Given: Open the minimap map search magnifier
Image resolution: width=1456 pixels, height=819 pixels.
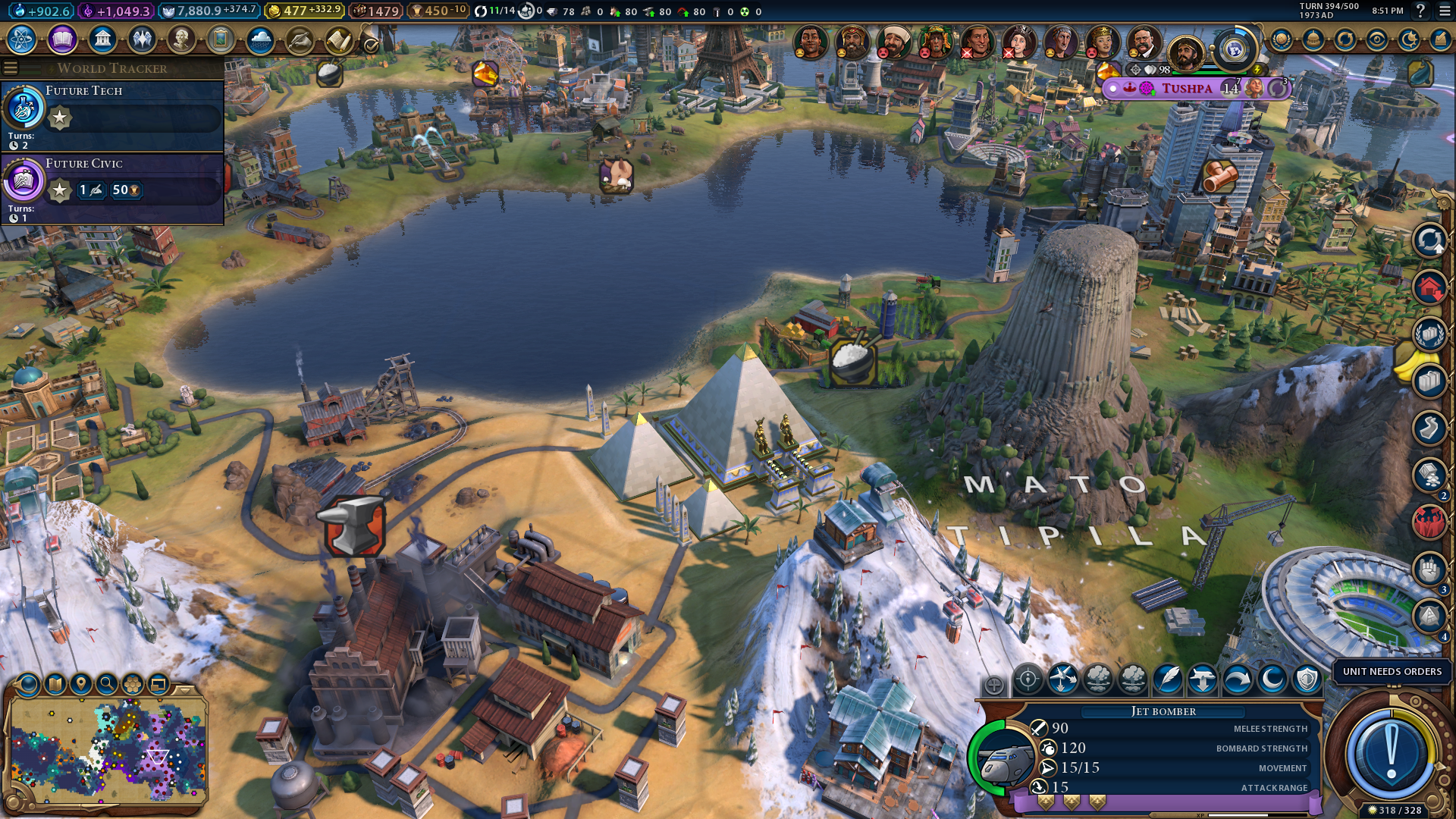Looking at the screenshot, I should (x=107, y=685).
